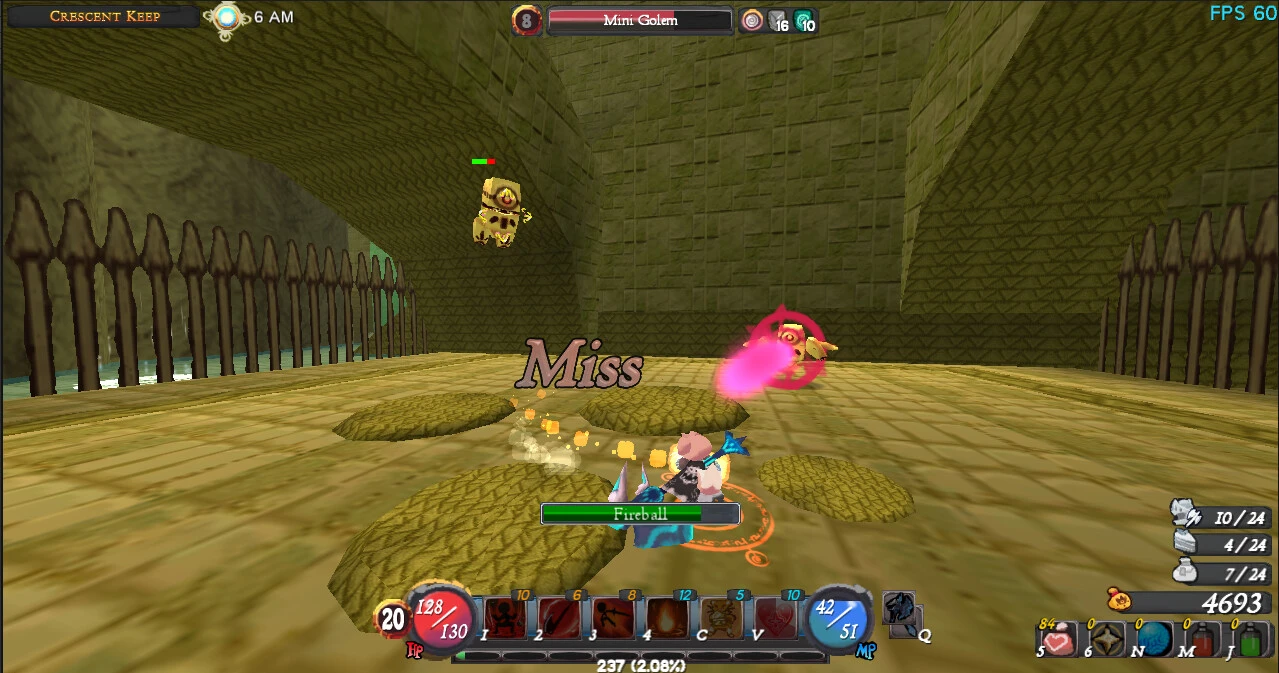Screen dimensions: 1279x673
Task: Use the blue orb item
Action: coord(1154,640)
